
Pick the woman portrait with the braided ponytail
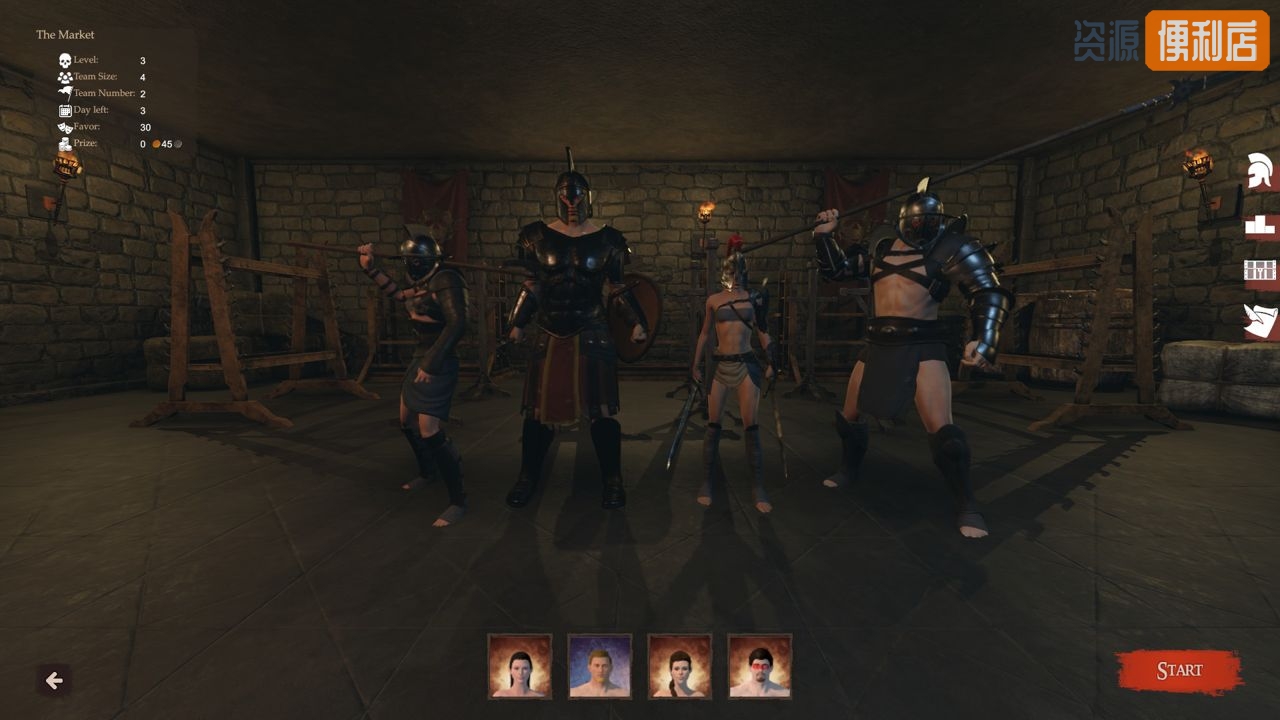click(680, 666)
